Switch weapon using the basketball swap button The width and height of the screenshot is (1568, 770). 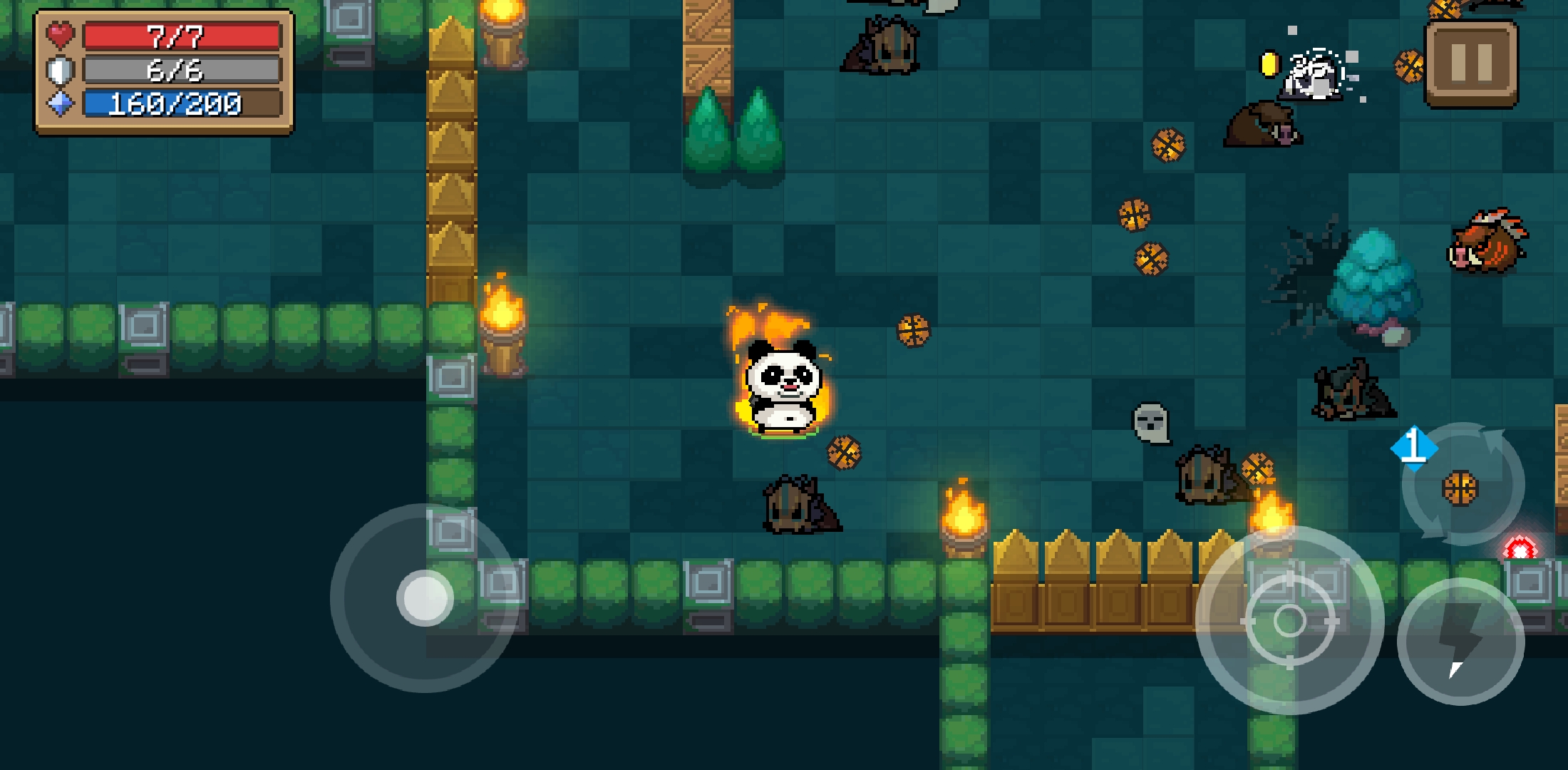tap(1462, 486)
